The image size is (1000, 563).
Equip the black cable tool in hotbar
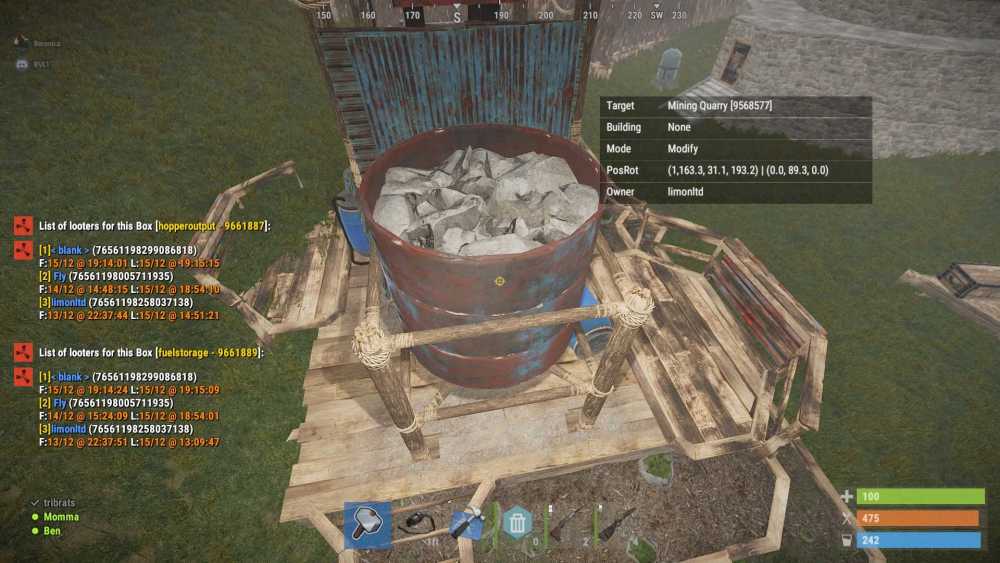[x=417, y=524]
